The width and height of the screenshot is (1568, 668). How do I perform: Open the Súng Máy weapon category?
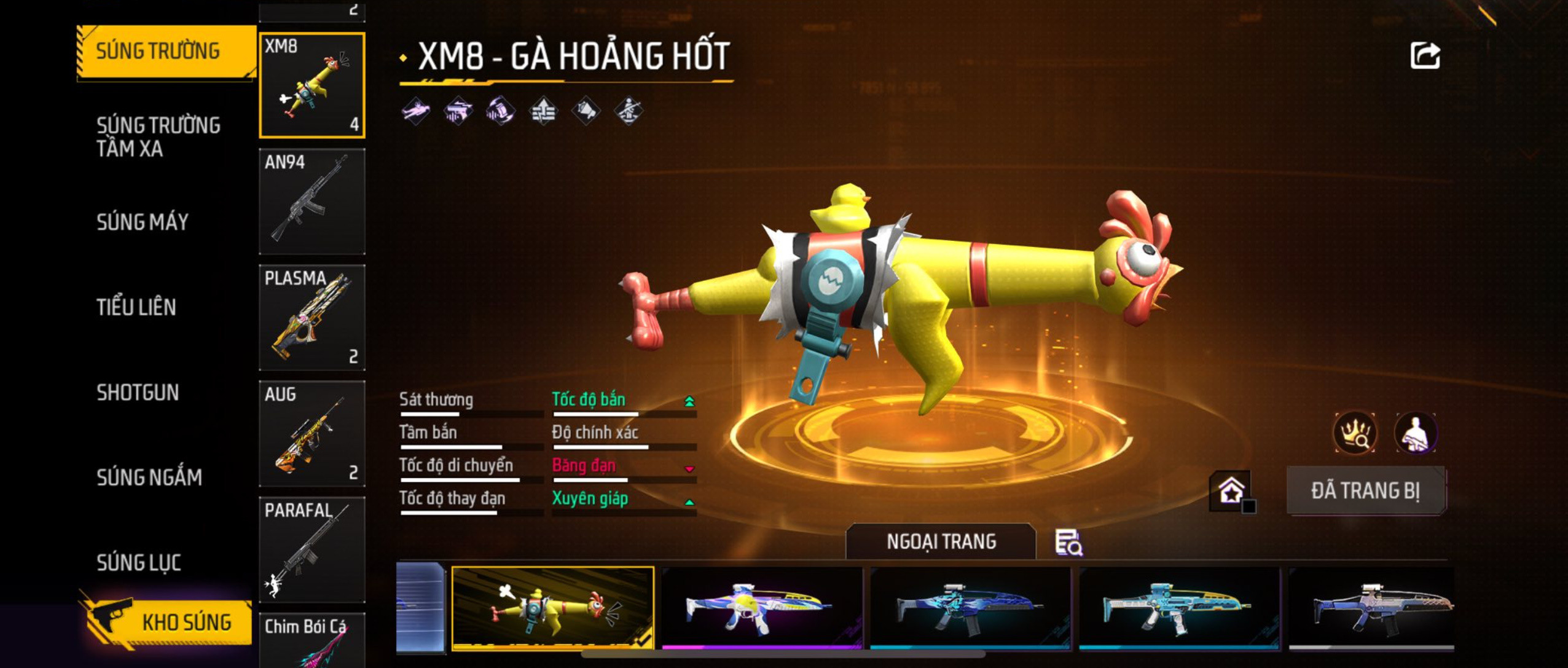[143, 222]
